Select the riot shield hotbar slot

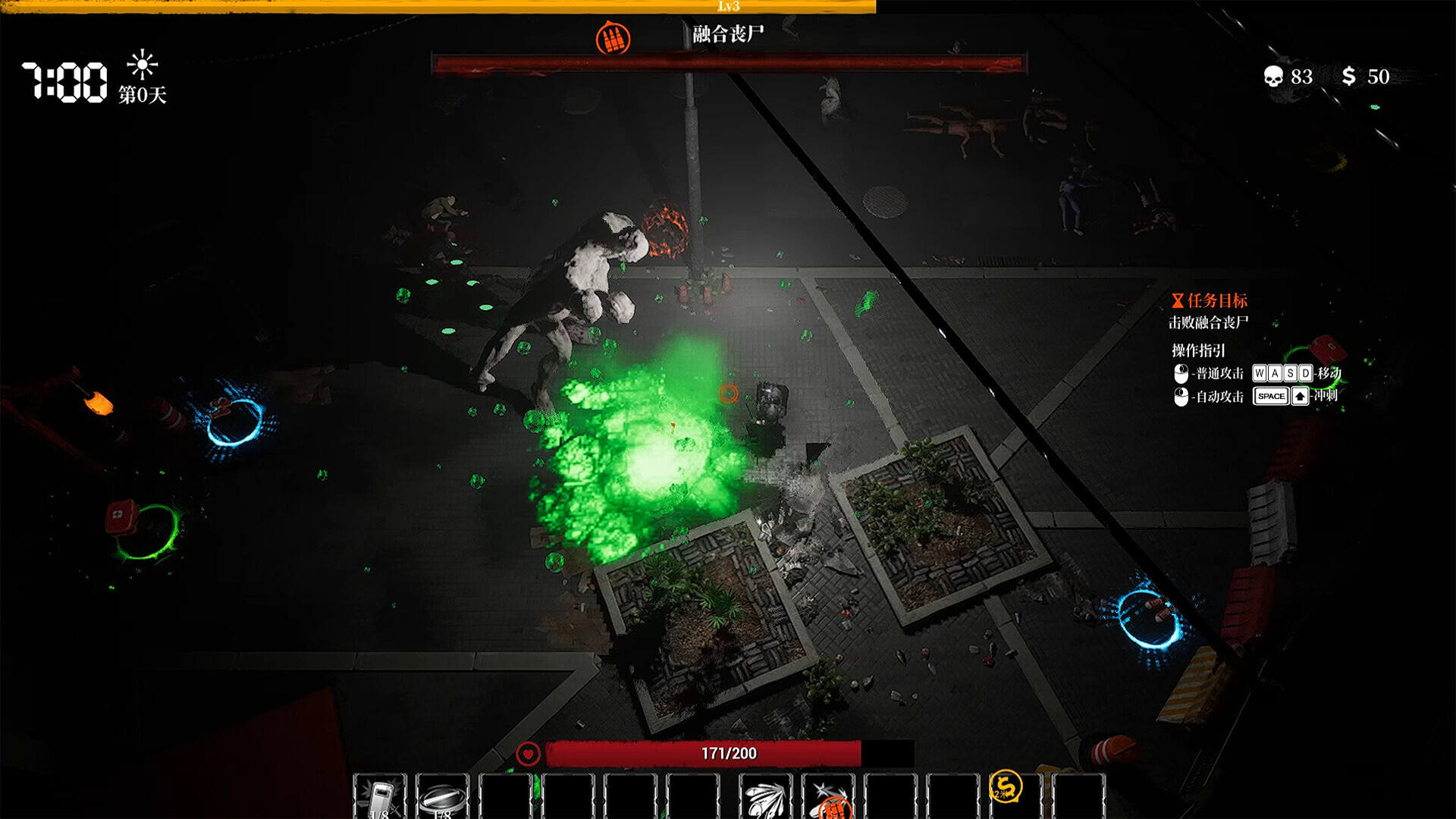380,797
